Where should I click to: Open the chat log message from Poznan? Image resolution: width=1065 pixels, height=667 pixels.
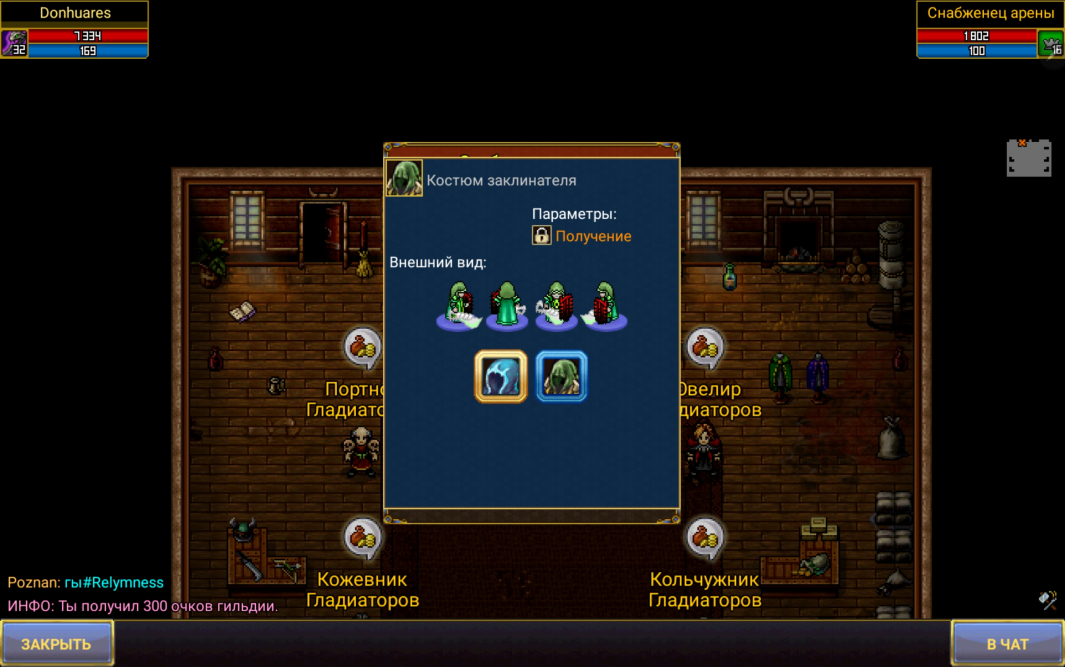(x=85, y=582)
